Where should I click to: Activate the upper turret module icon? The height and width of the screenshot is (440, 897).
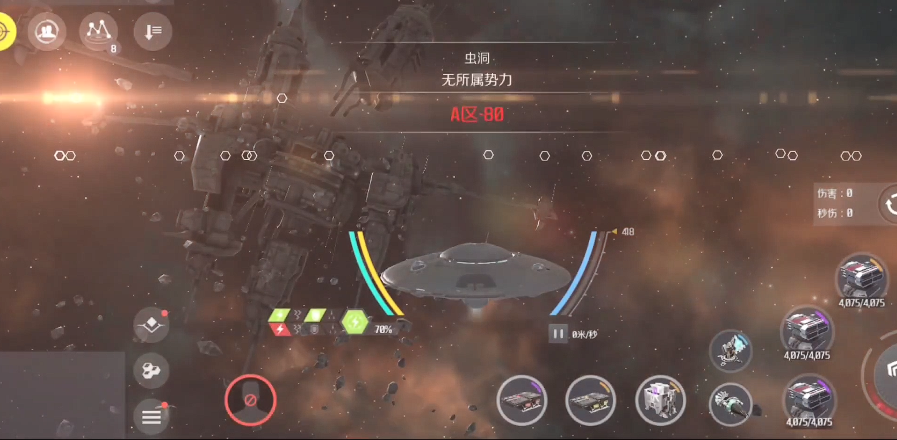click(x=731, y=350)
